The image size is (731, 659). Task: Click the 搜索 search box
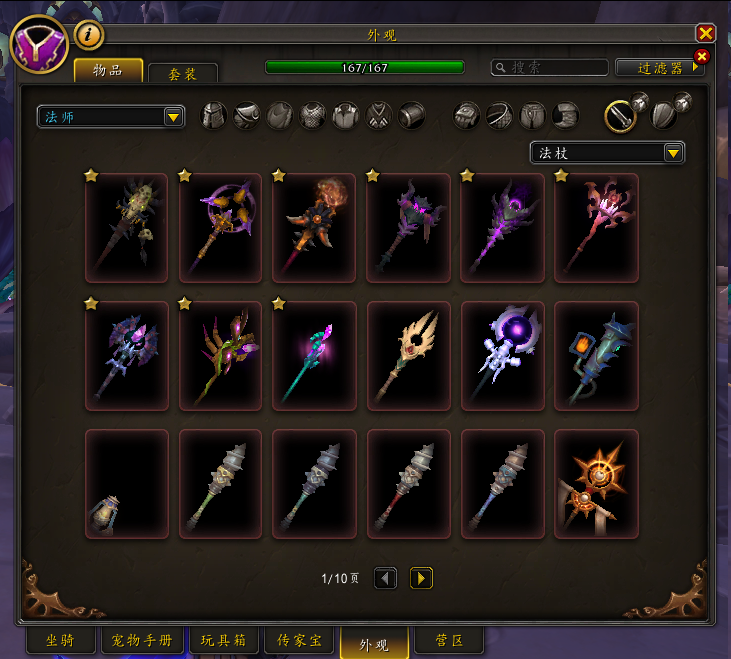point(550,68)
